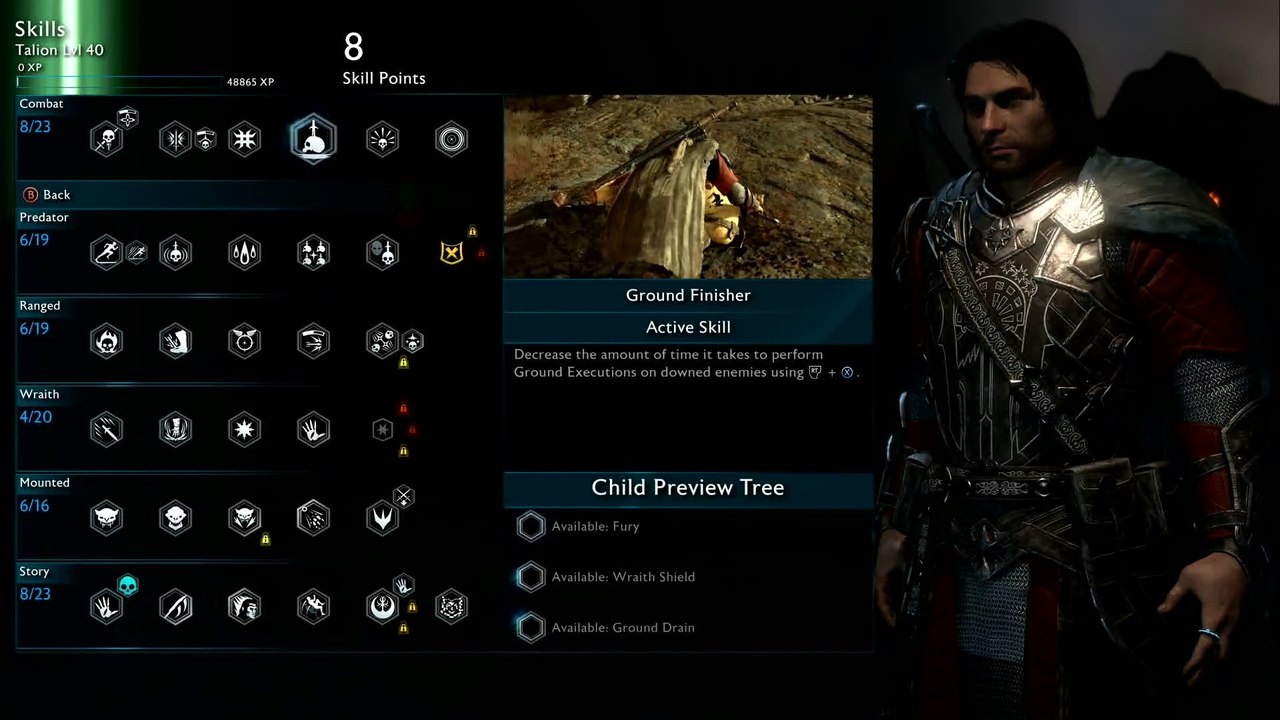Image resolution: width=1280 pixels, height=720 pixels.
Task: Select the flaming skull Ranged skill
Action: click(x=106, y=341)
